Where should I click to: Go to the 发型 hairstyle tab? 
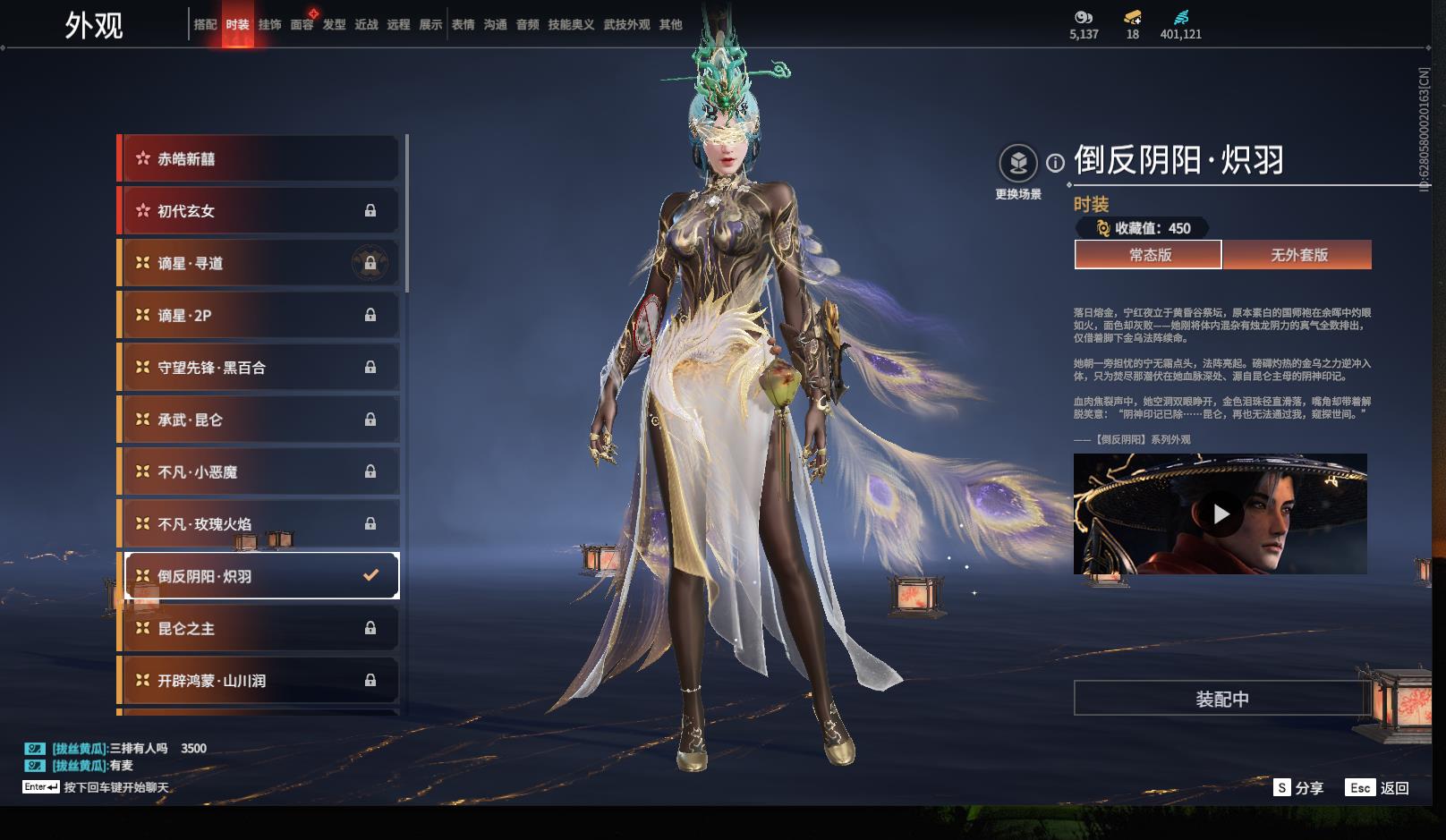point(334,25)
